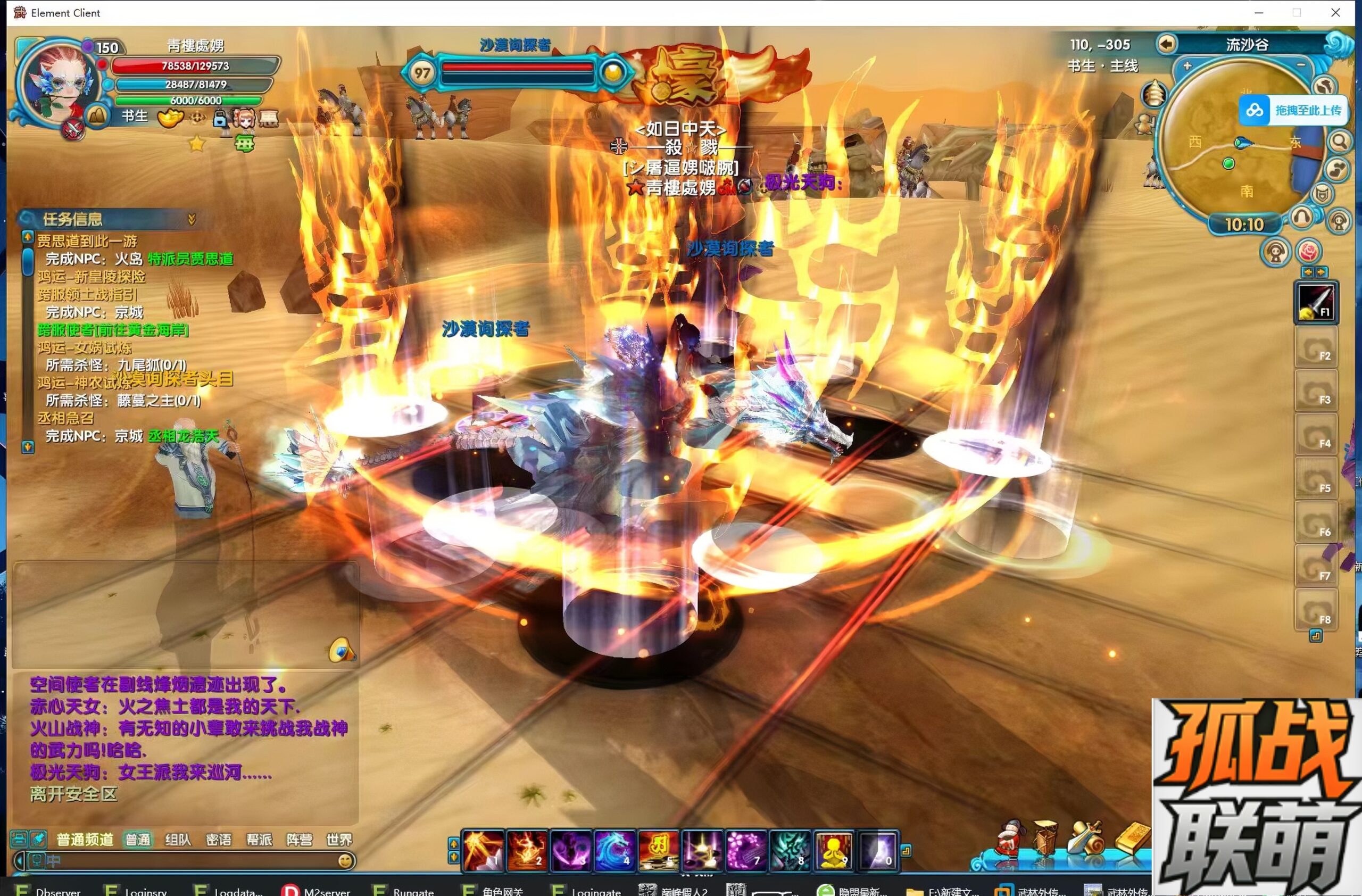Zoom in the minimap with the plus button

pyautogui.click(x=1187, y=66)
